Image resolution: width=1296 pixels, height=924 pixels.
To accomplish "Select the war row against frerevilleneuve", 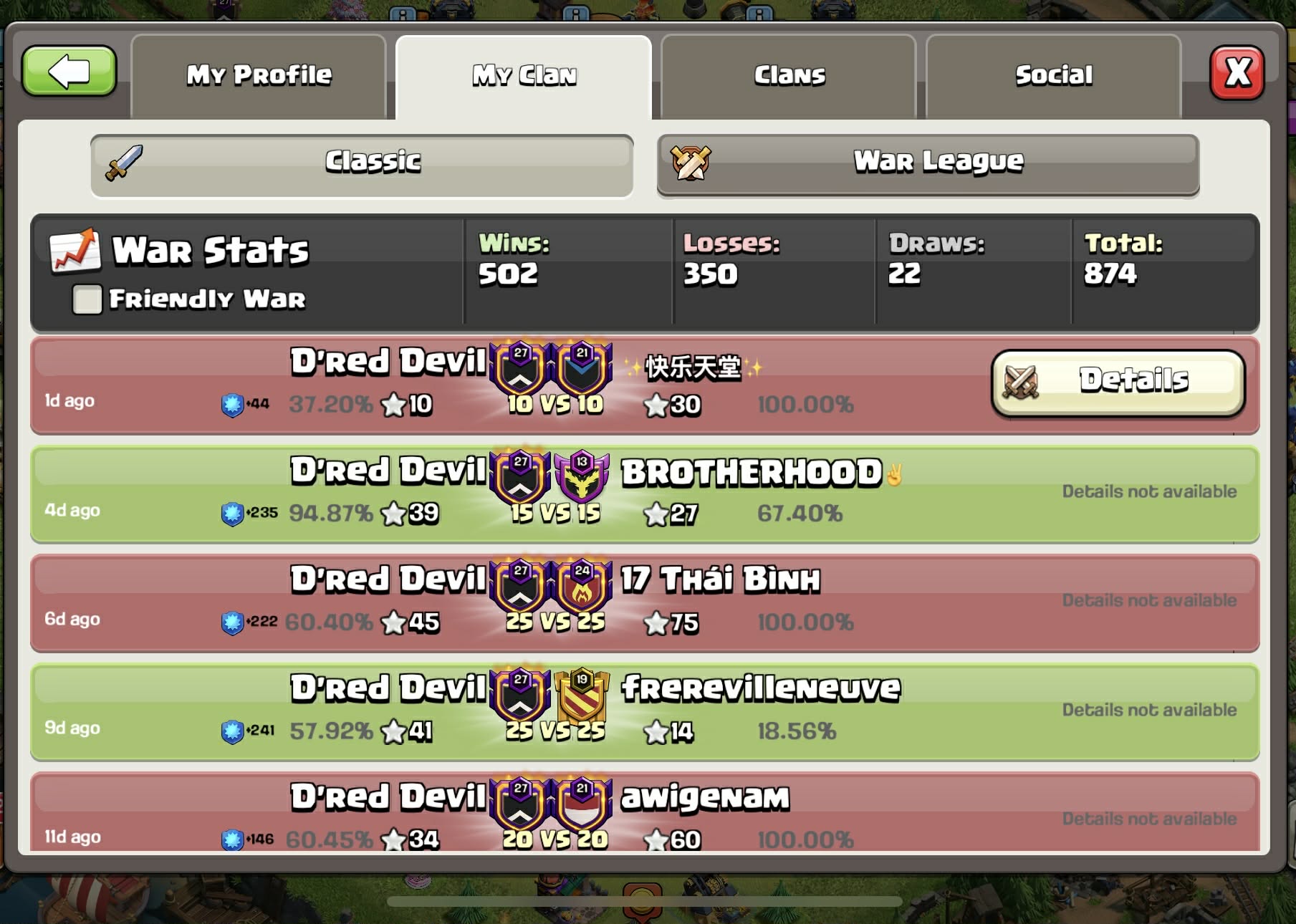I will pos(645,712).
